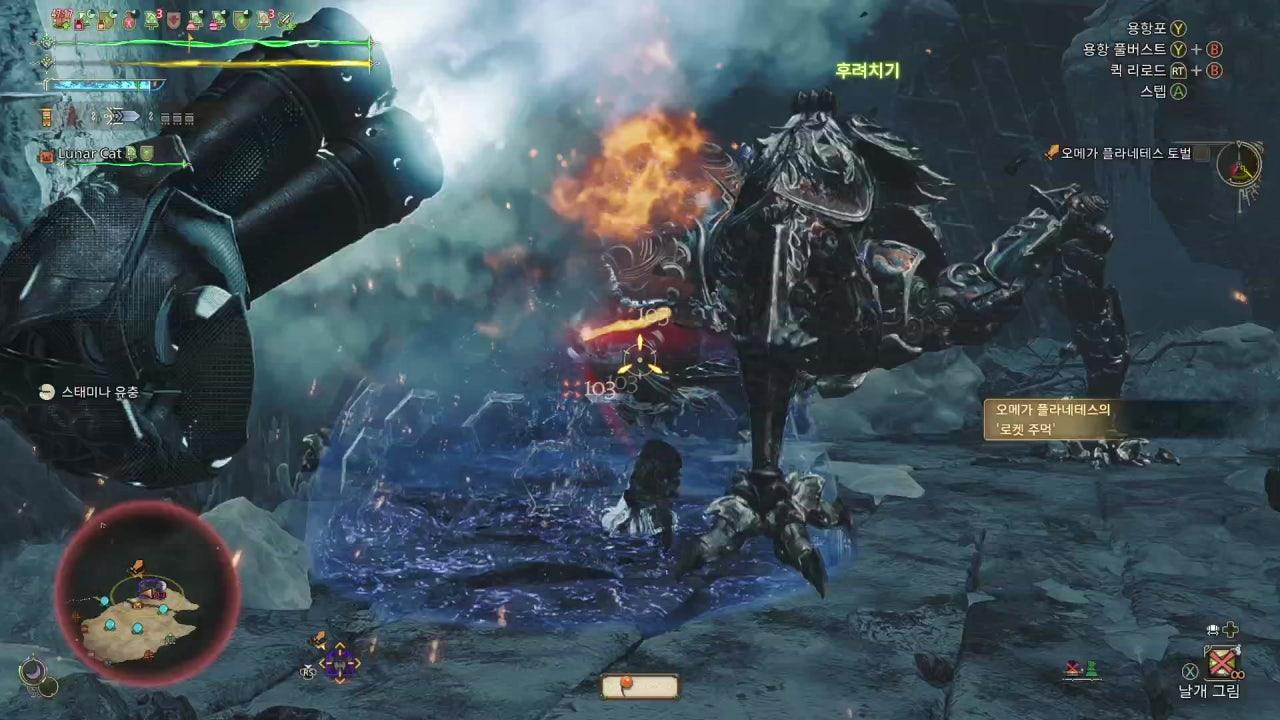
Task: Open the circular minimap
Action: pos(147,595)
